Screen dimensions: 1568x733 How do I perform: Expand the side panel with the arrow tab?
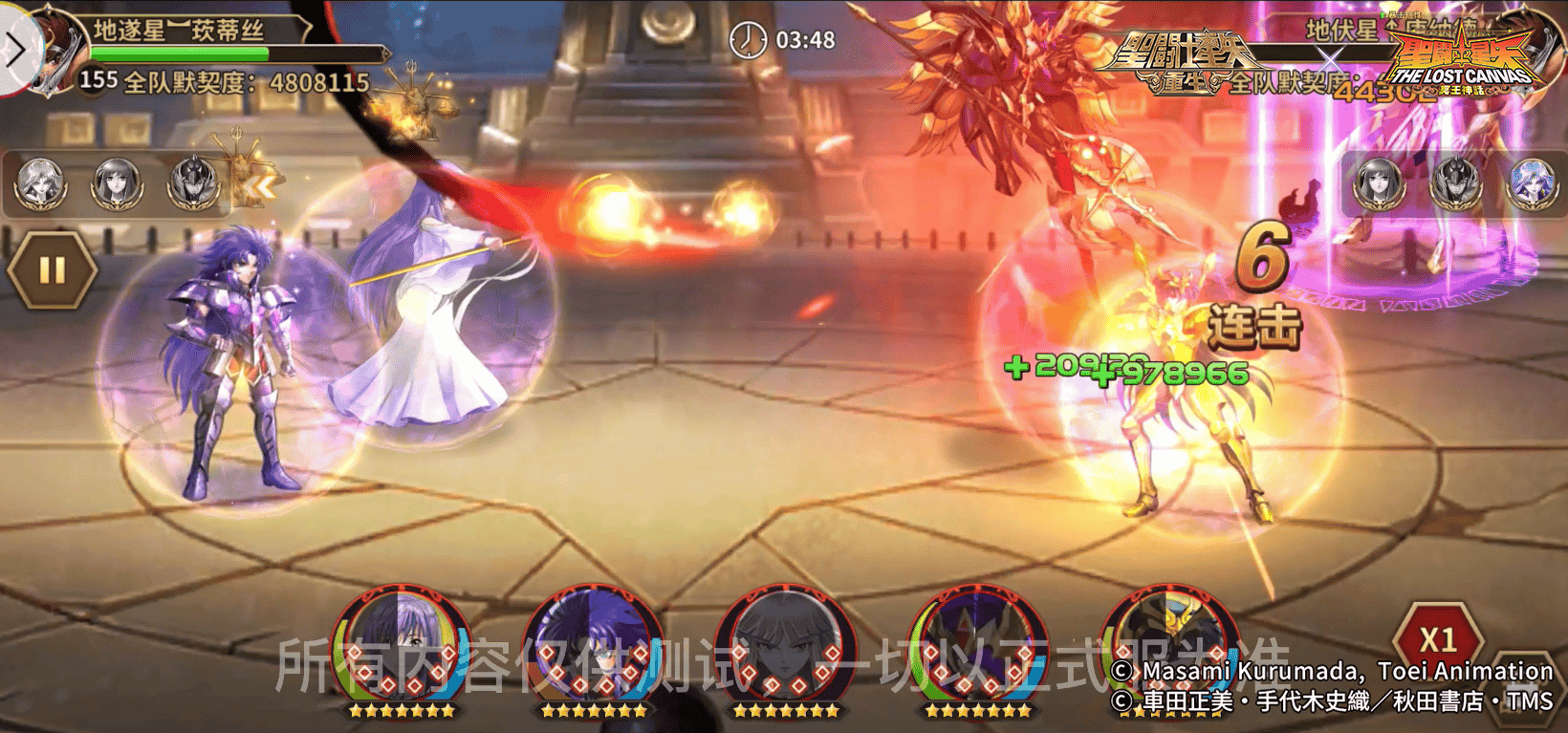coord(16,49)
